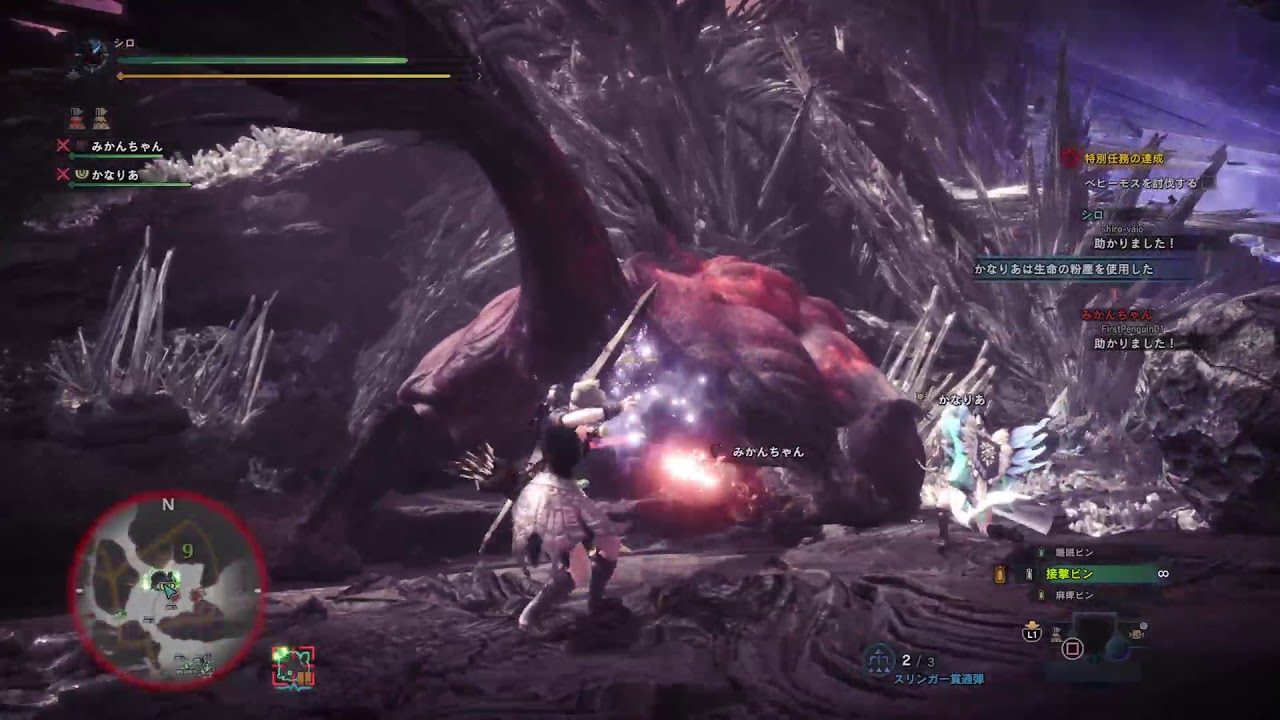Image resolution: width=1280 pixels, height=720 pixels.
Task: Click the シロ weapon sharpness icon
Action: tap(93, 55)
